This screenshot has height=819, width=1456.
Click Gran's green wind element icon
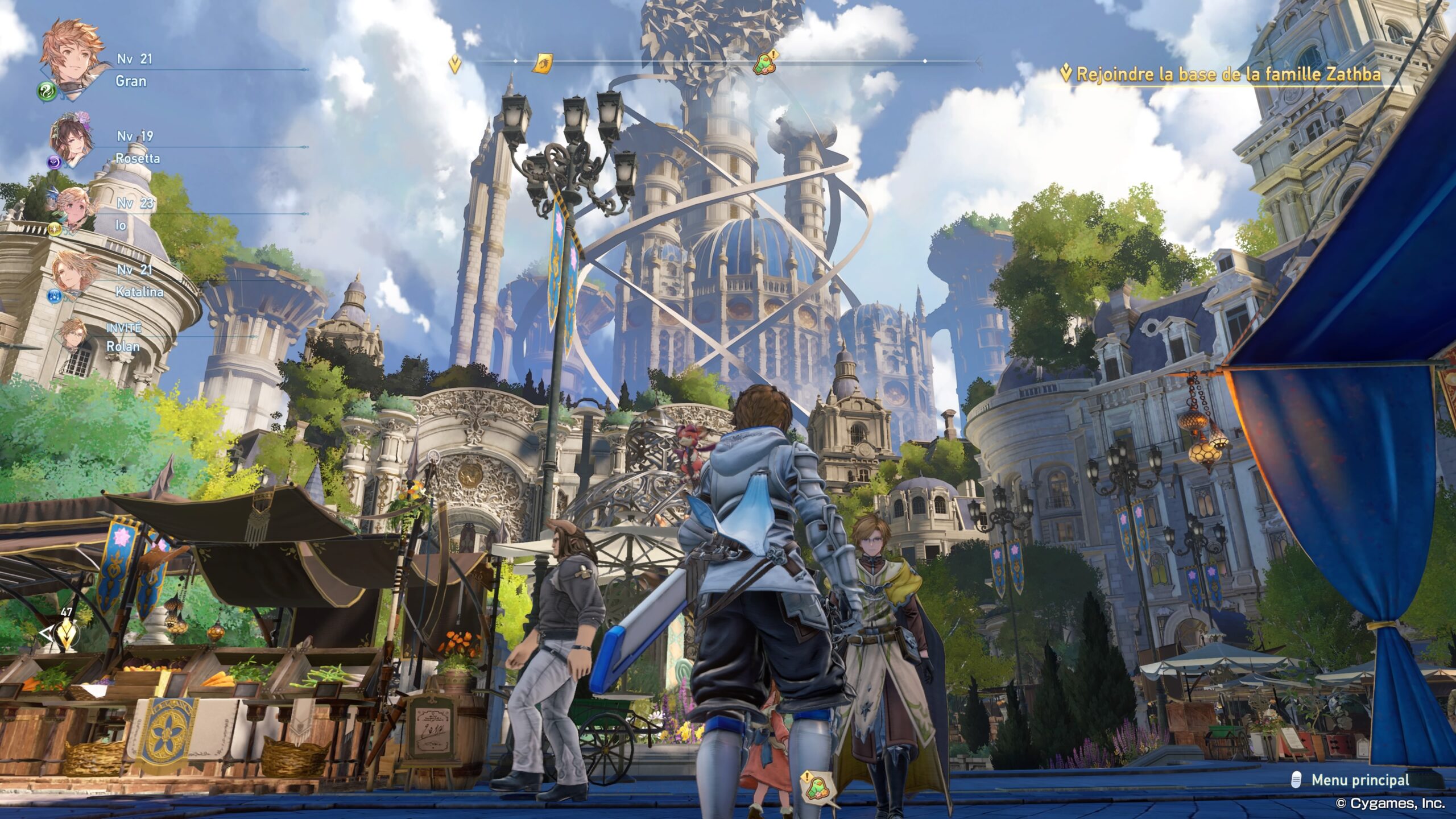coord(47,90)
